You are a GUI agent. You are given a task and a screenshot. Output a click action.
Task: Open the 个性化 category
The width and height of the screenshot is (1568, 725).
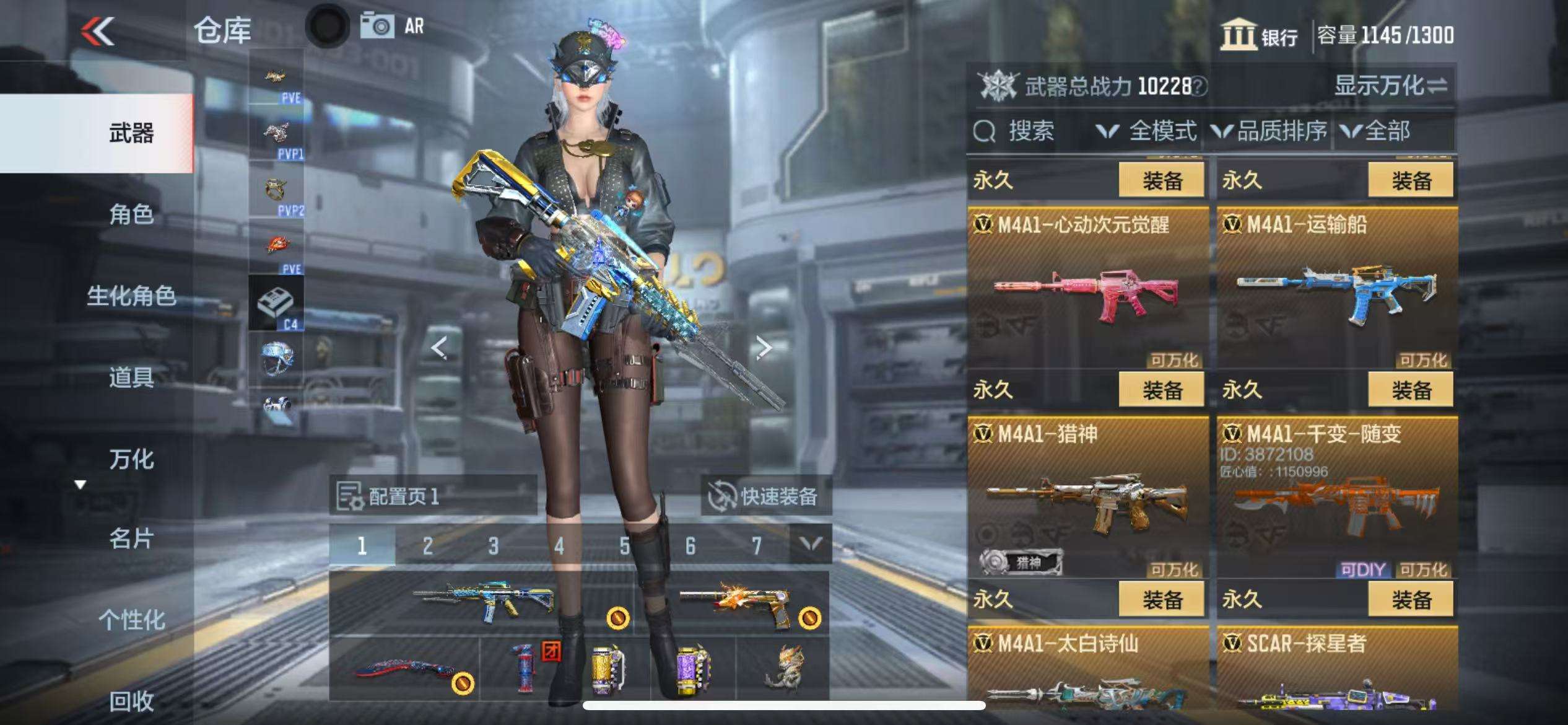[131, 620]
